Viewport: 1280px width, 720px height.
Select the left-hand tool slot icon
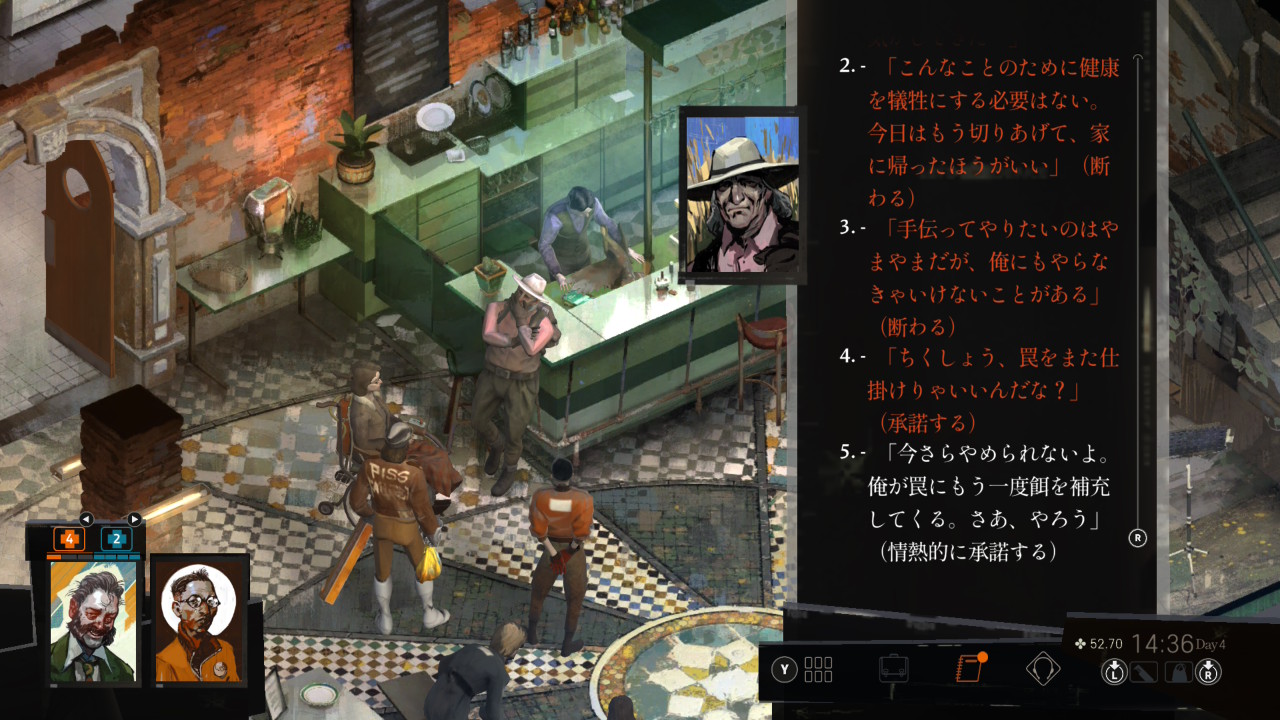[1143, 672]
